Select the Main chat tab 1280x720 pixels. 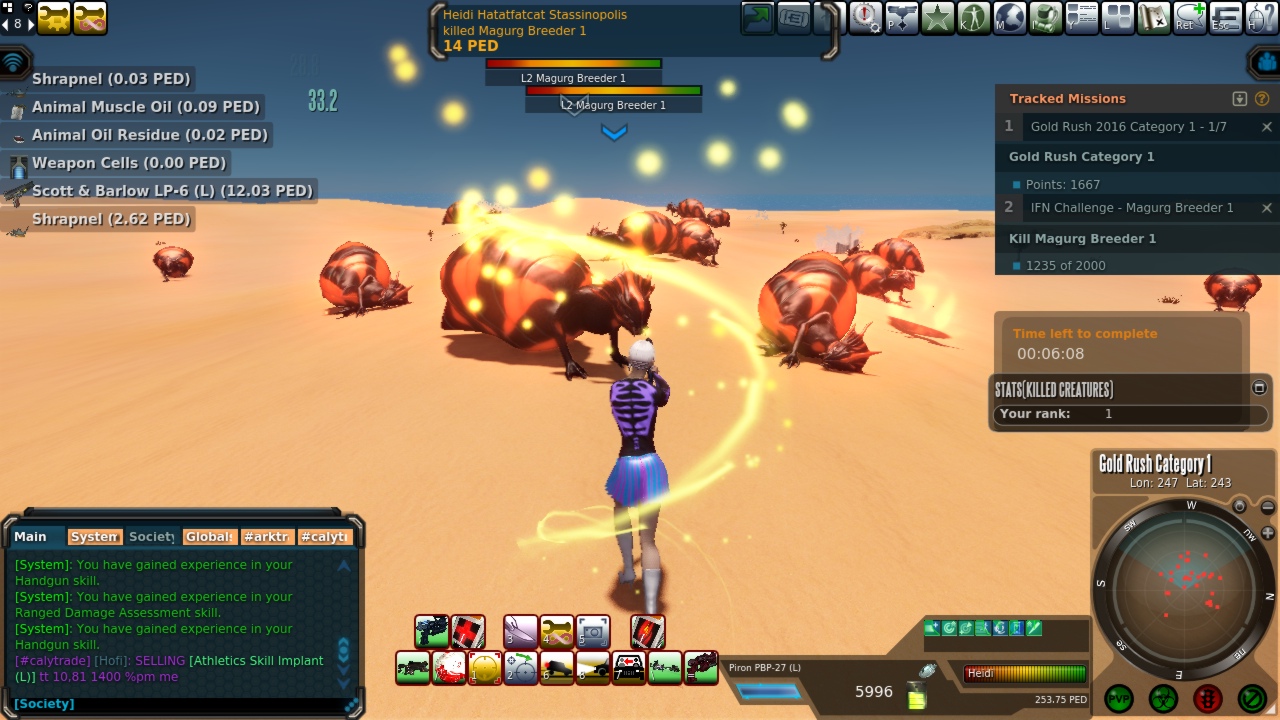[x=31, y=537]
